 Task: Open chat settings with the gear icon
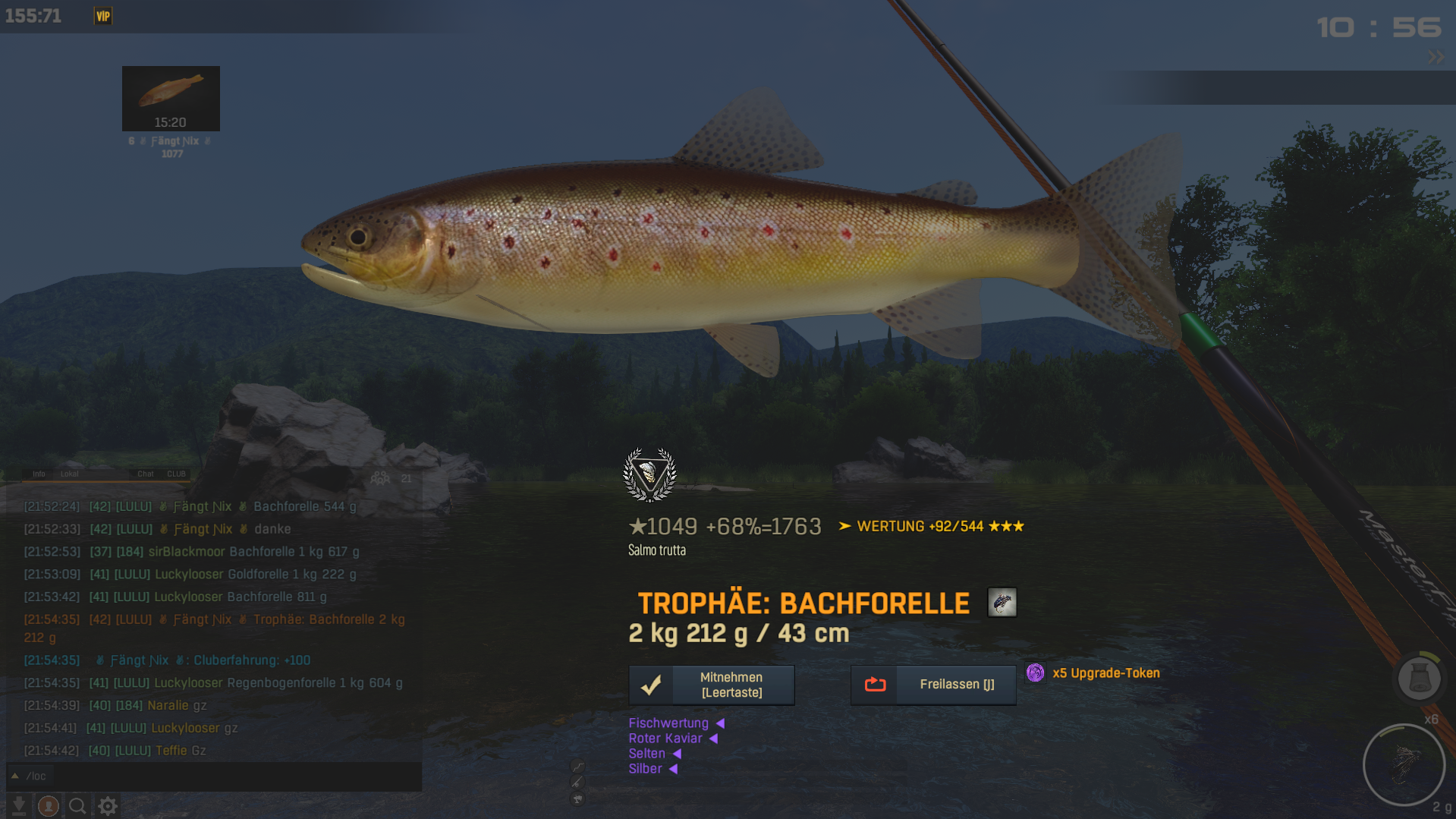[108, 805]
